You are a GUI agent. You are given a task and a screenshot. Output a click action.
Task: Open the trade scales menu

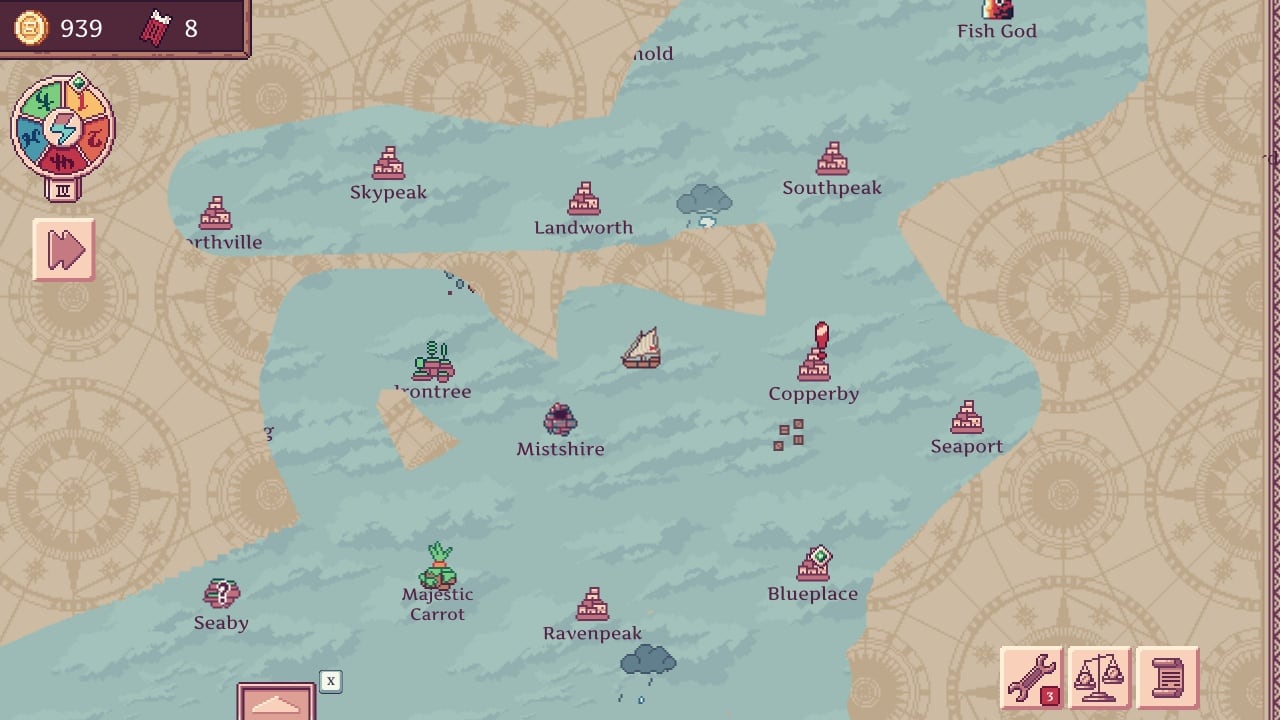pyautogui.click(x=1098, y=678)
